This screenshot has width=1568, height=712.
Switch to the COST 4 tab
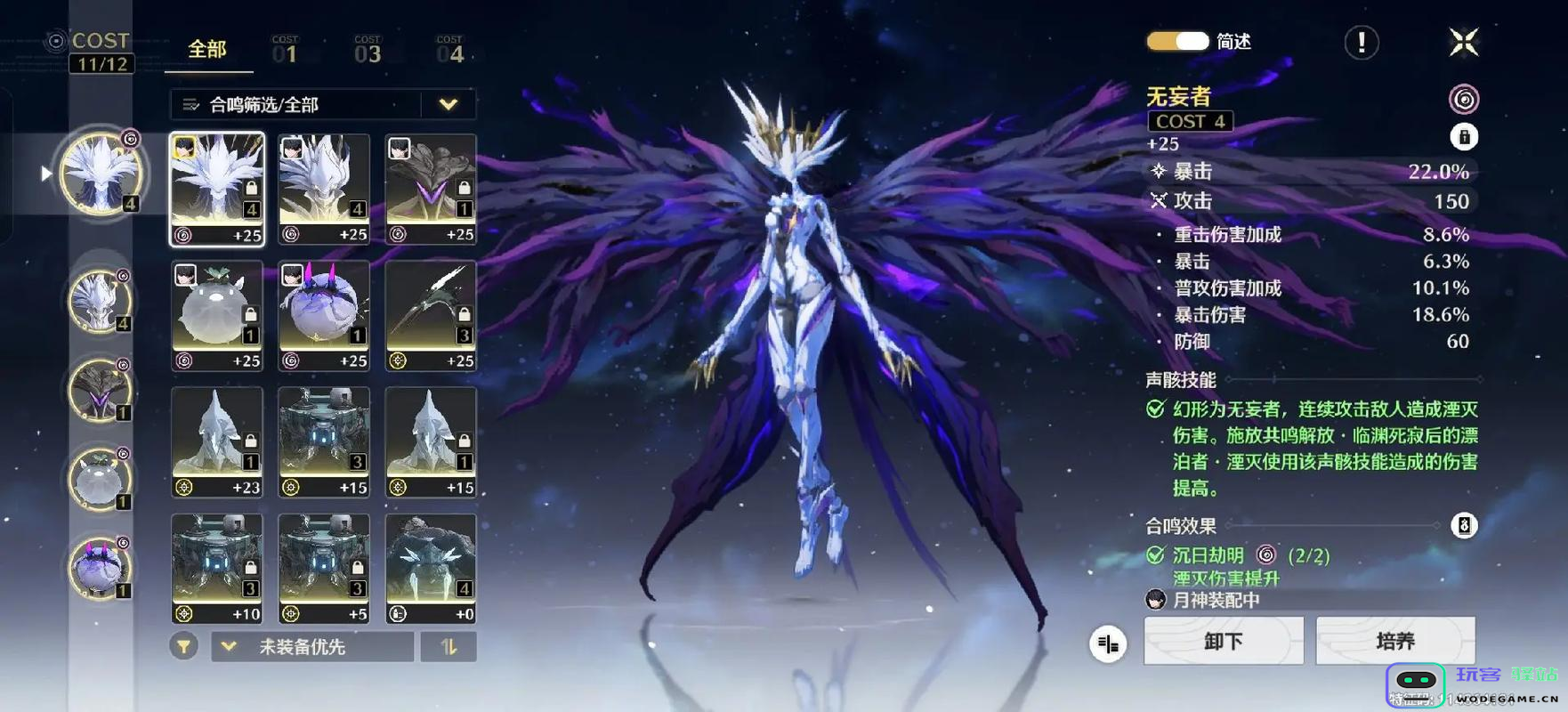point(449,51)
